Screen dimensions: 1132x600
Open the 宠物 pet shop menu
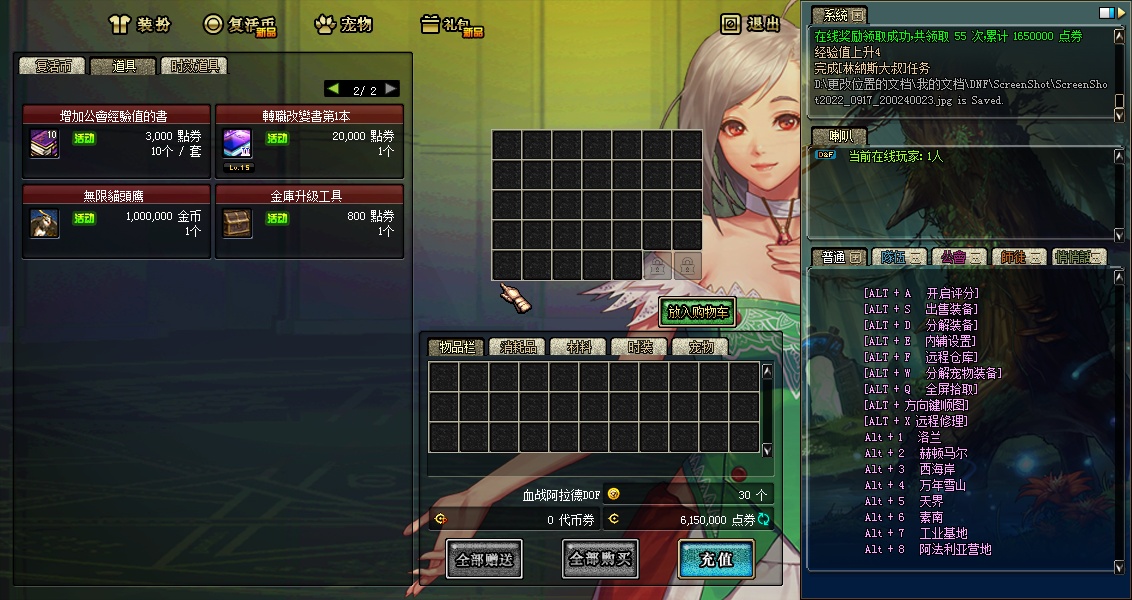coord(343,25)
